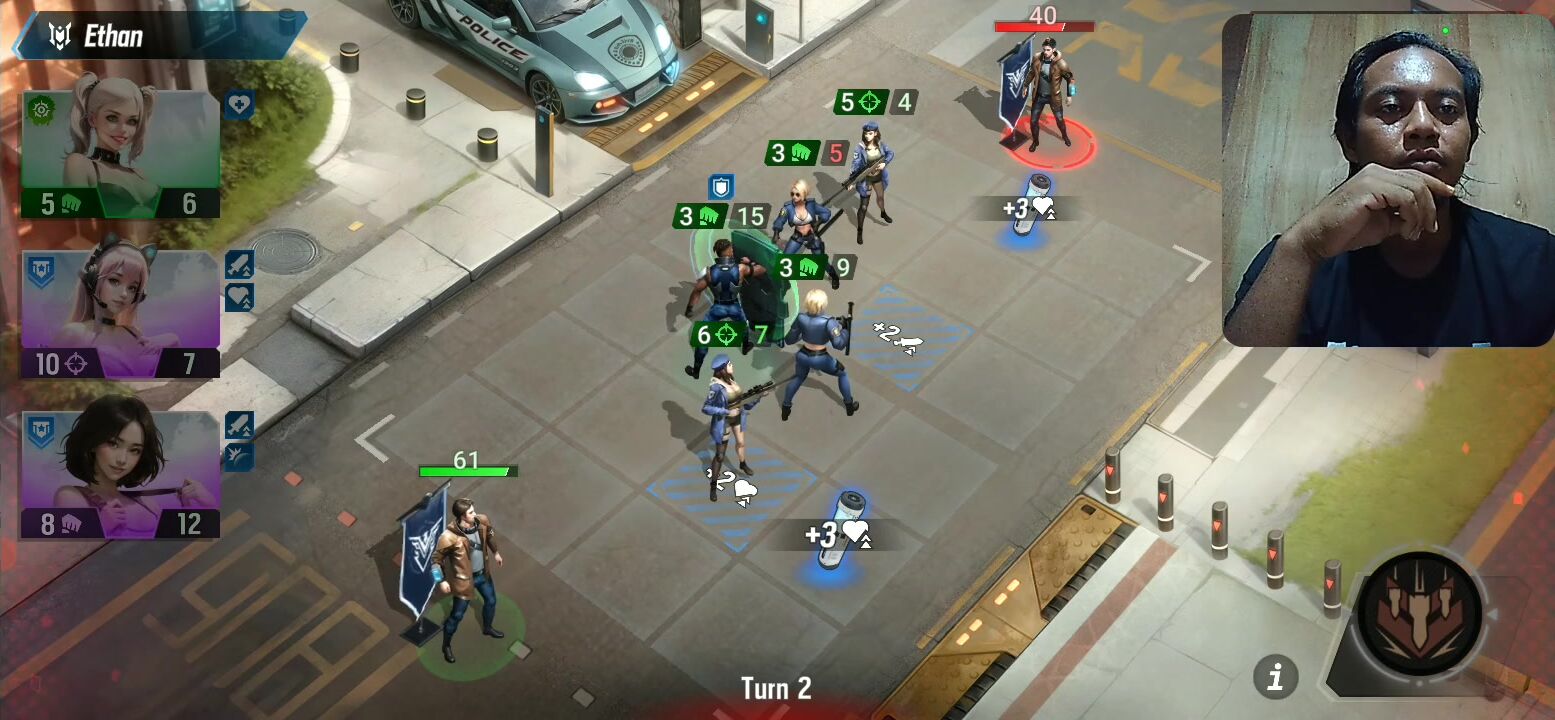Pick the black-haired hero card
1555x720 pixels.
pos(120,473)
